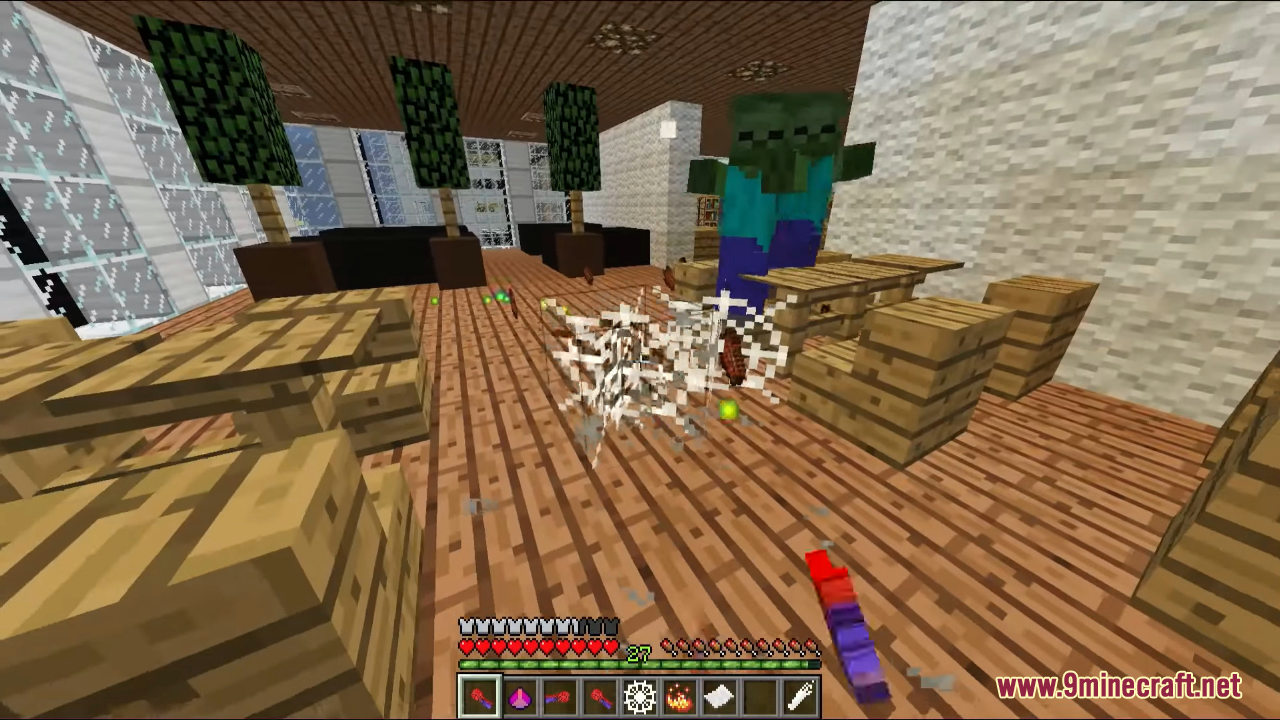
Task: Select the firework rocket in hotbar slot one
Action: 478,695
